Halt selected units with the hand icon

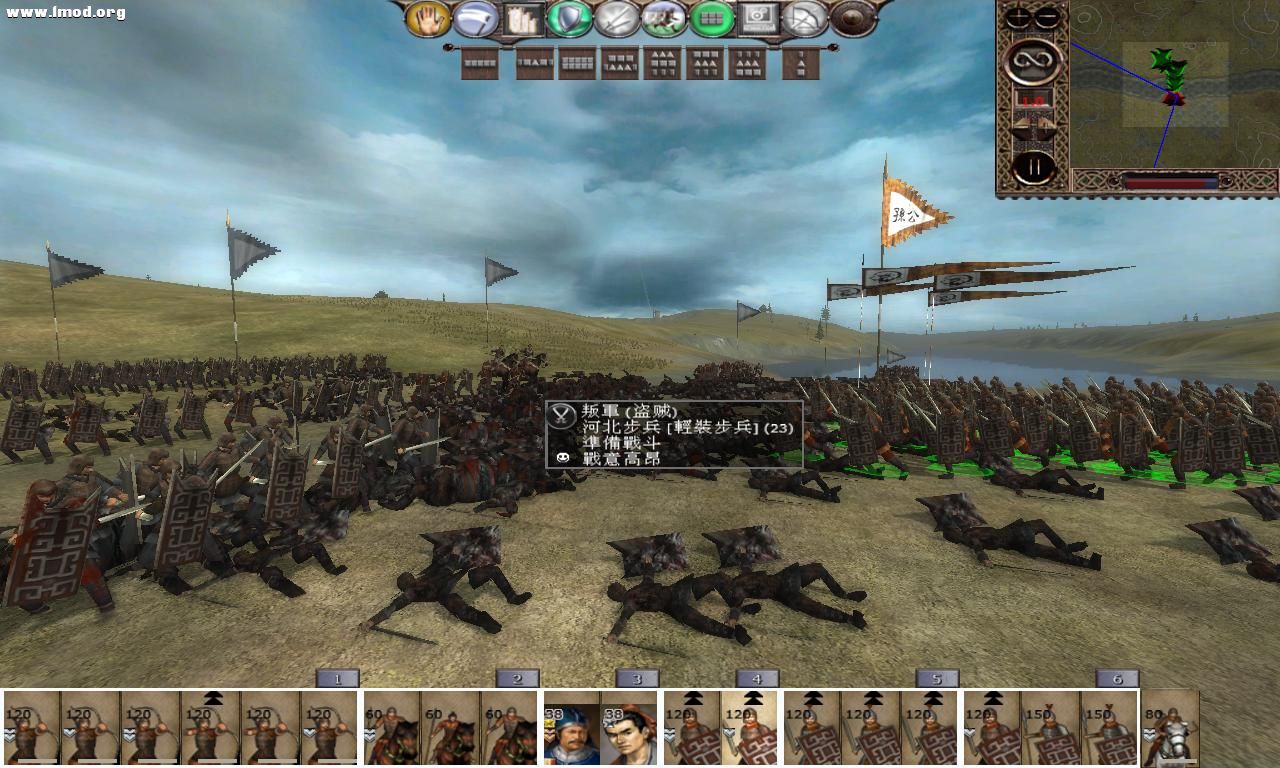tap(430, 17)
